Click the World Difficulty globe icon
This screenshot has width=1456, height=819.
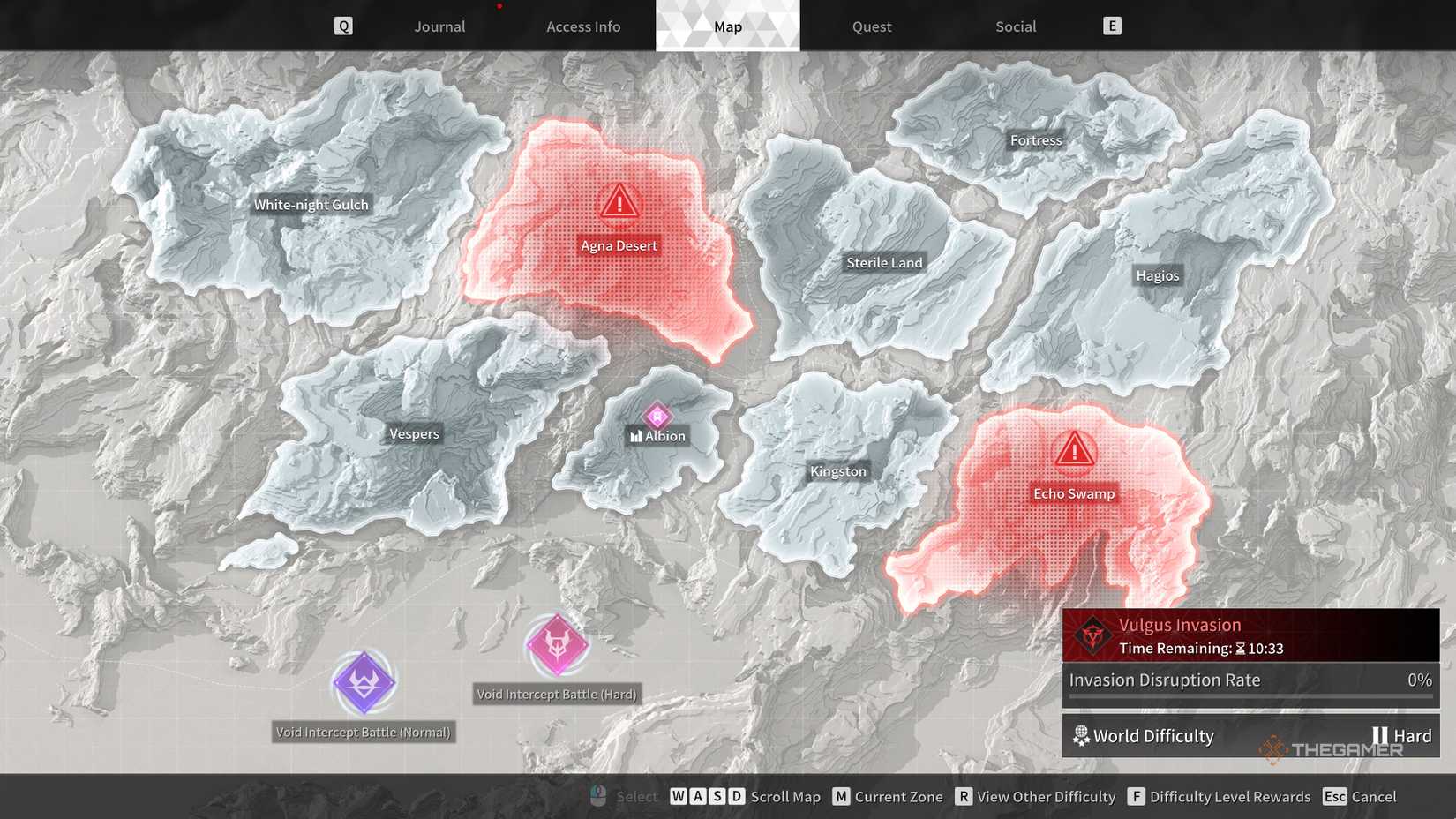(x=1080, y=734)
